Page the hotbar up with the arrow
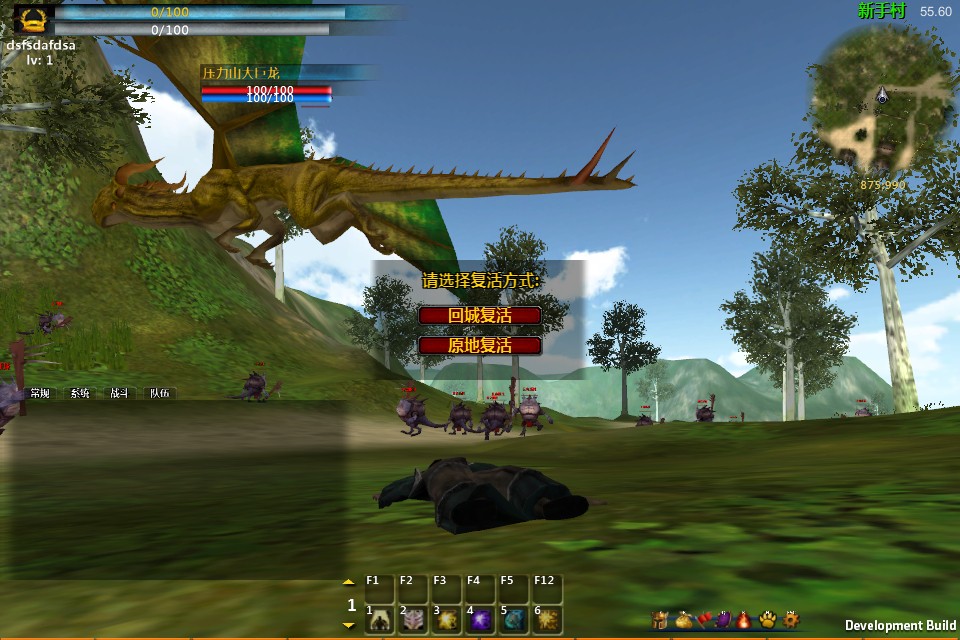 (x=348, y=581)
